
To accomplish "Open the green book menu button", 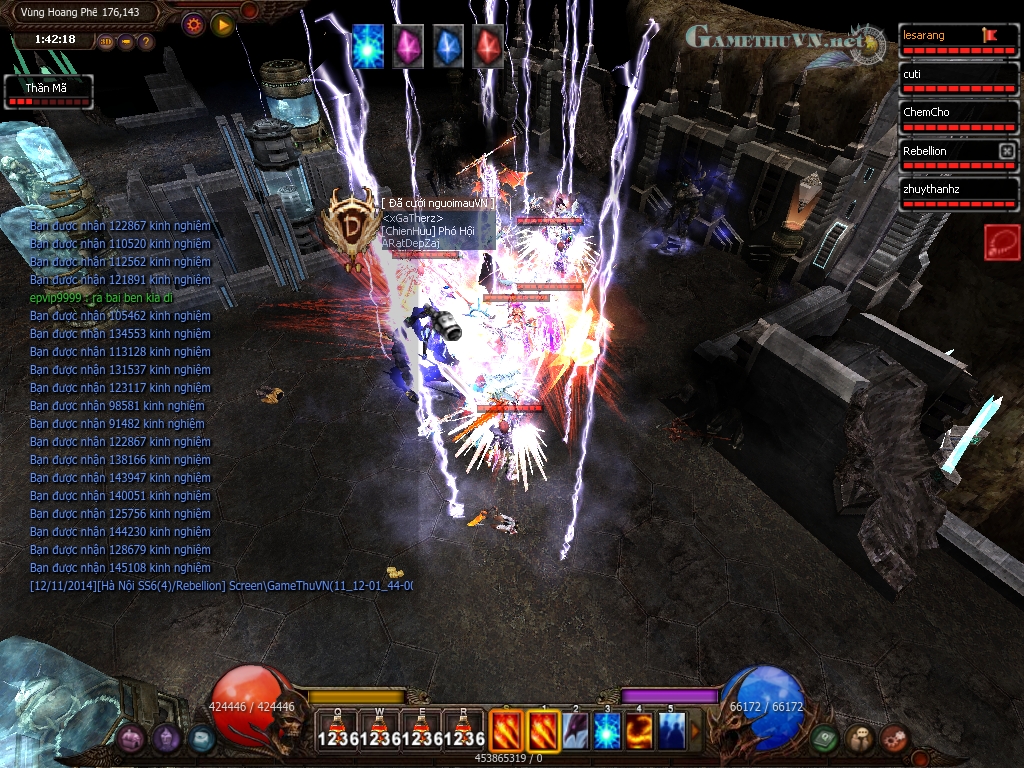I will pyautogui.click(x=824, y=739).
